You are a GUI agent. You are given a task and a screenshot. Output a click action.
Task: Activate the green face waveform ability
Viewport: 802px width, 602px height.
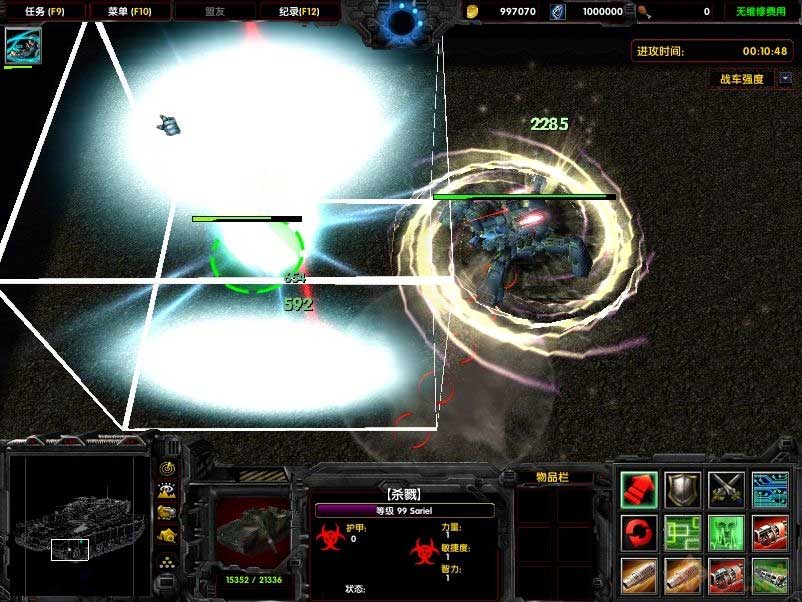tap(727, 531)
